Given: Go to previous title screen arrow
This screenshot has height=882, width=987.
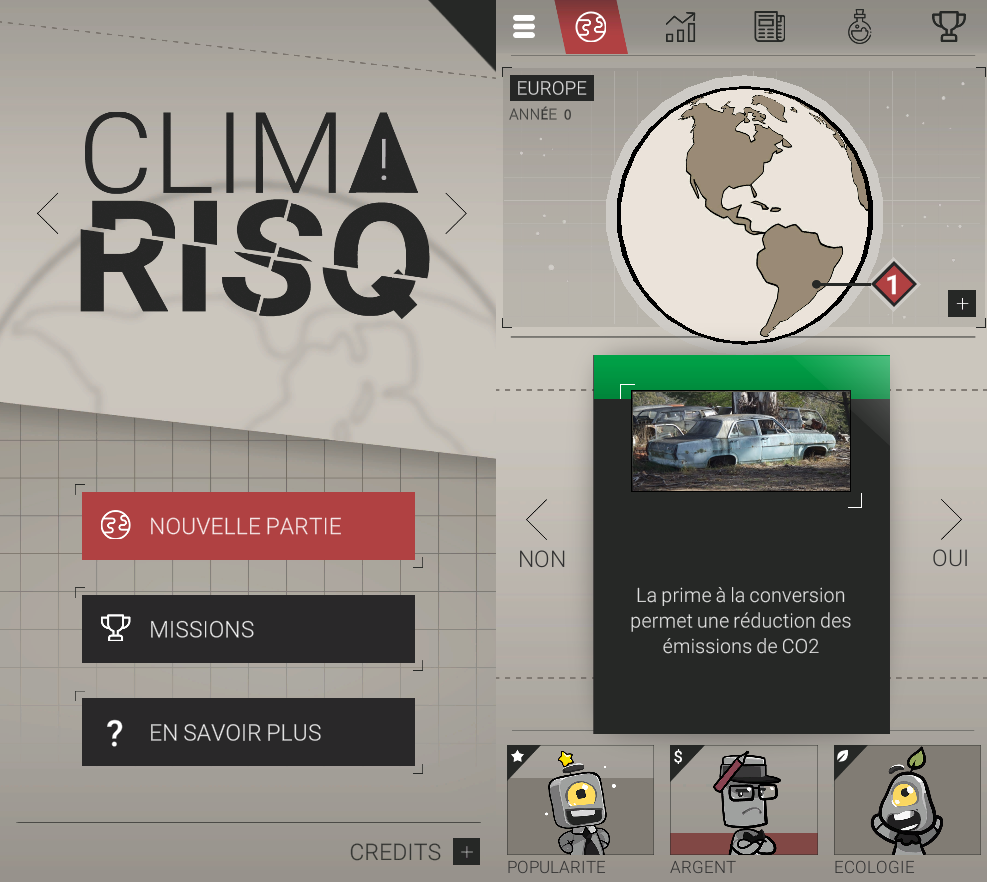Looking at the screenshot, I should pyautogui.click(x=48, y=213).
